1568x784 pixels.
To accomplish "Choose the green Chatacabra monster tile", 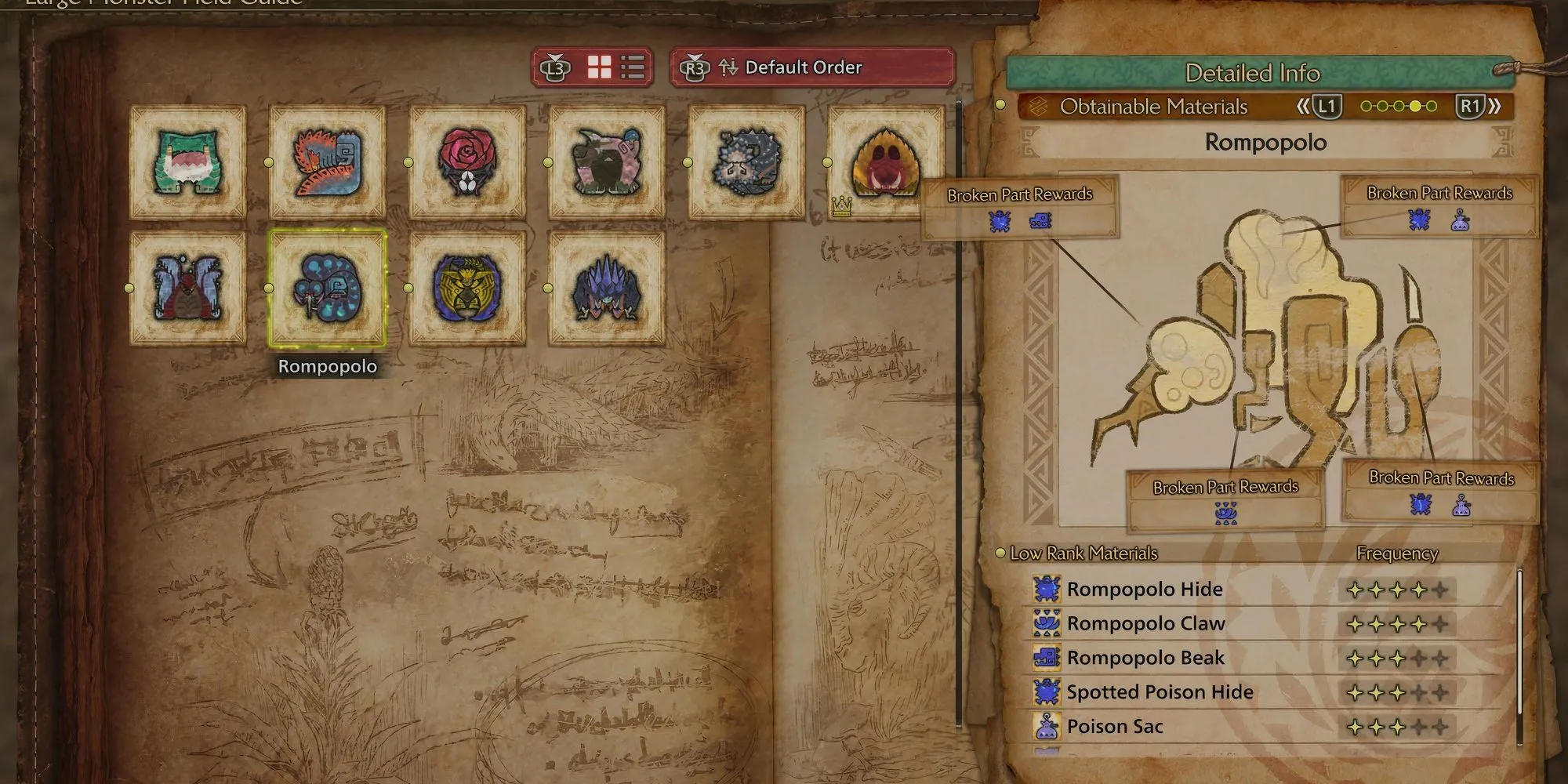I will point(188,162).
